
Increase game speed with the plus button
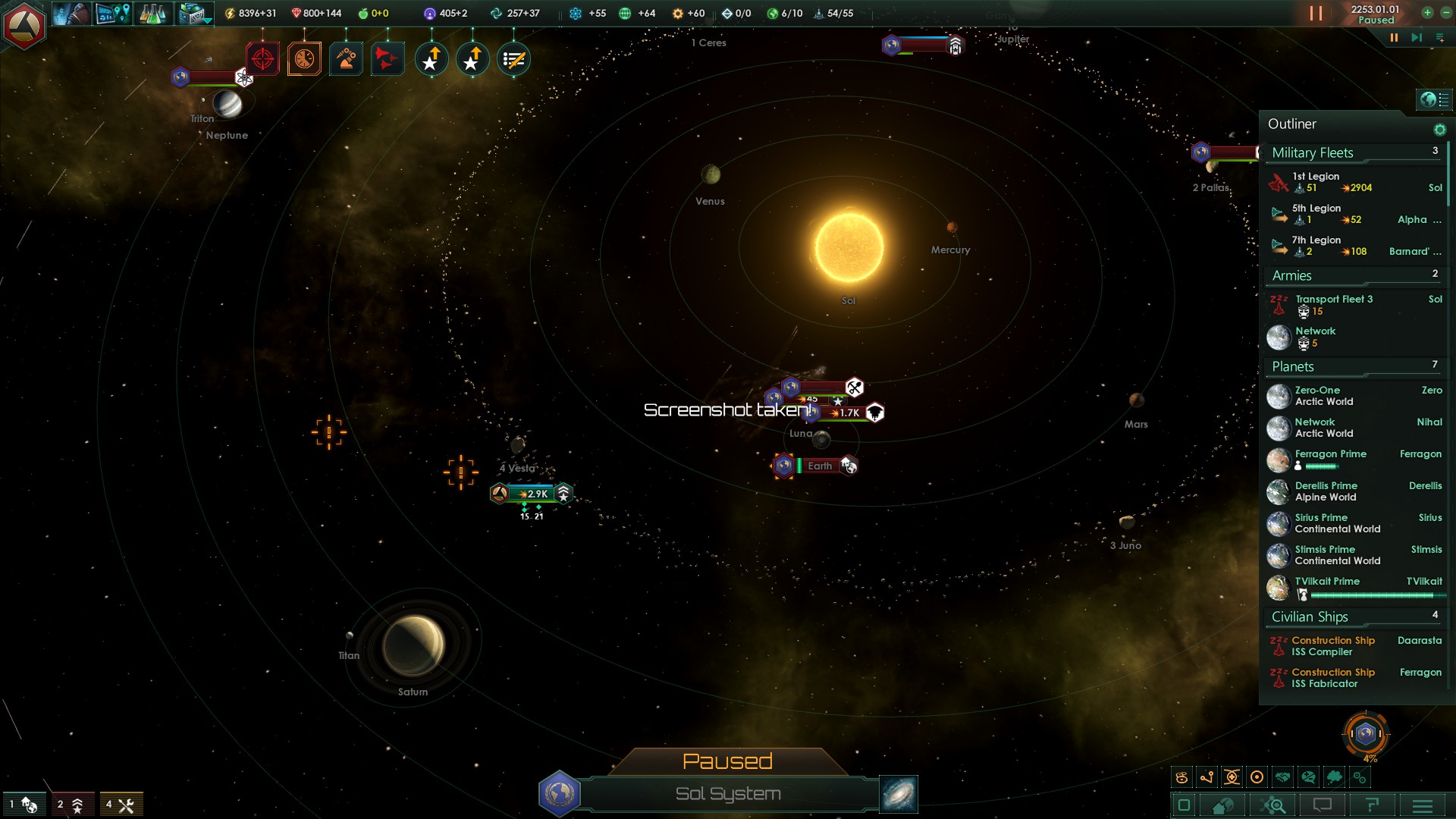click(1427, 12)
